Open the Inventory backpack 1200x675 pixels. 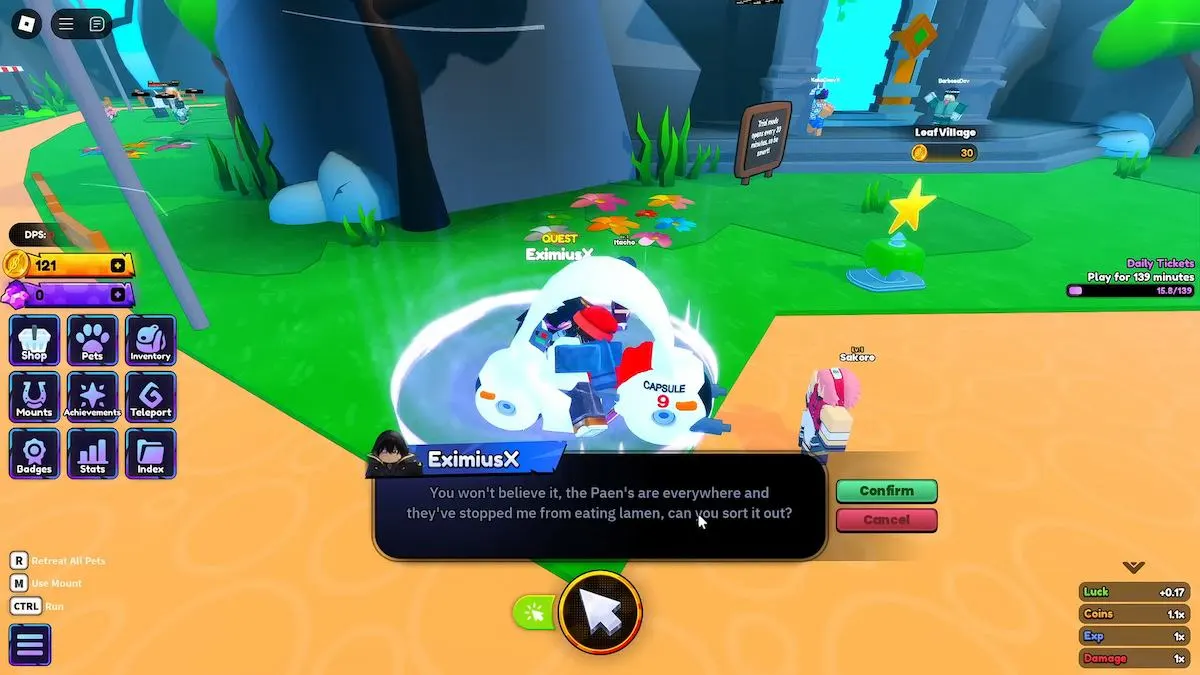tap(150, 341)
